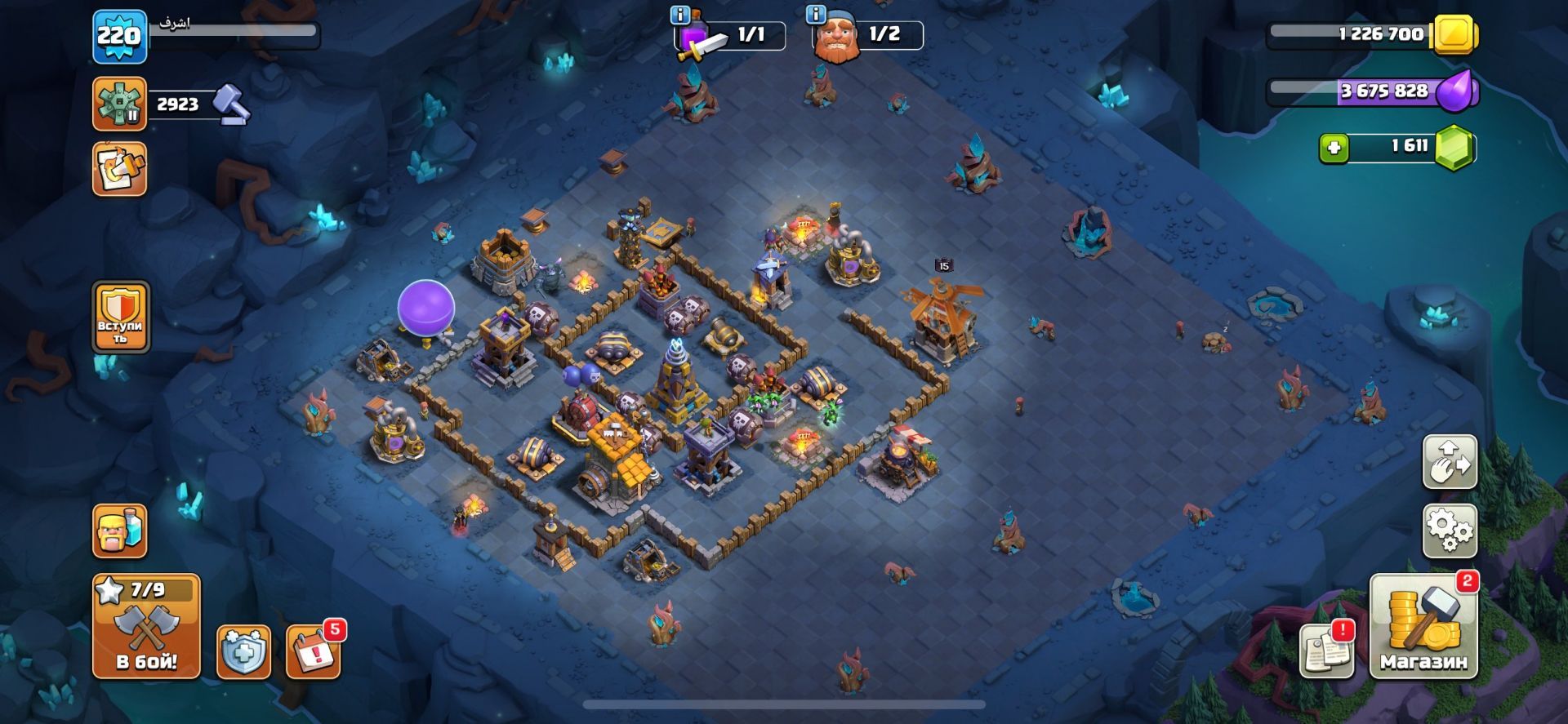Open the calendar events button

point(313,651)
